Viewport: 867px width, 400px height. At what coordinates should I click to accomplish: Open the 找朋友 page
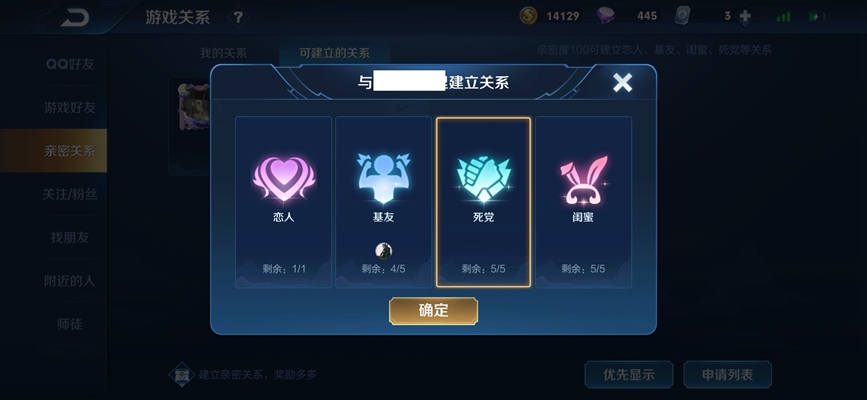pos(69,237)
